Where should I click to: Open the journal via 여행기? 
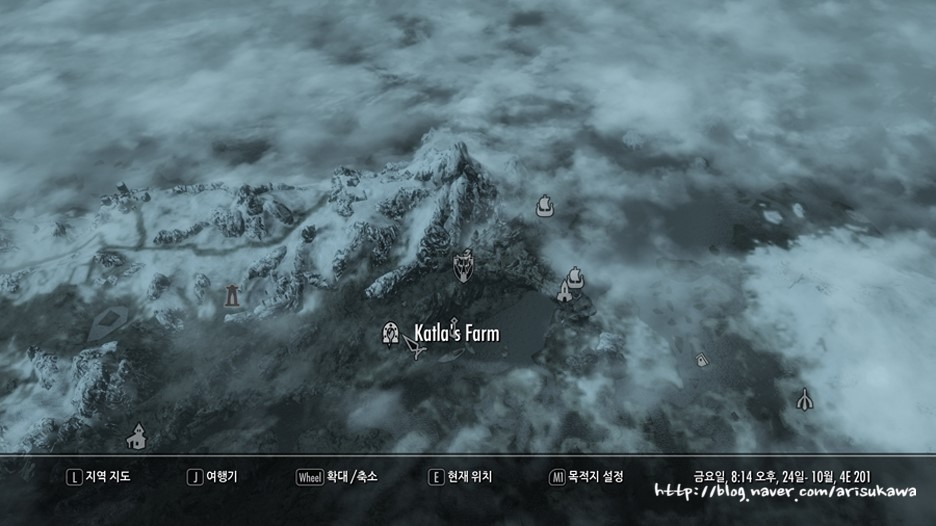tap(216, 477)
